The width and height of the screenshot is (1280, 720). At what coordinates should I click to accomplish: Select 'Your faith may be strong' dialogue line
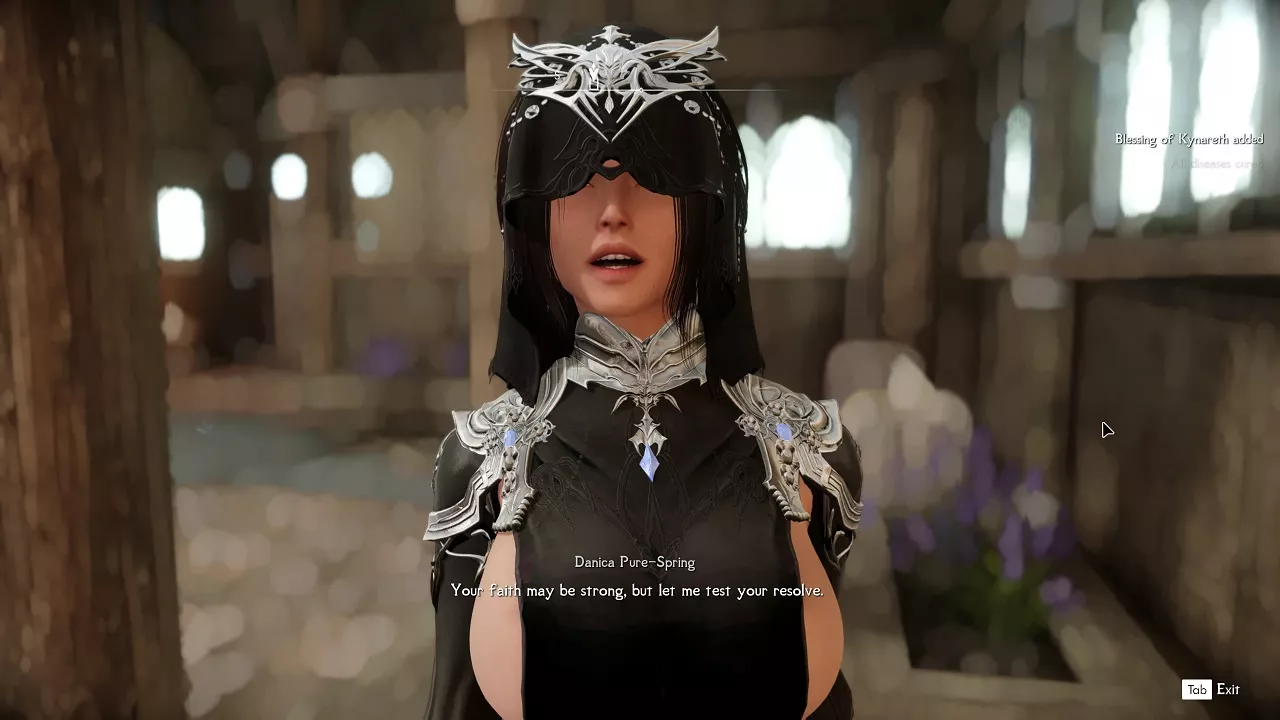(637, 591)
